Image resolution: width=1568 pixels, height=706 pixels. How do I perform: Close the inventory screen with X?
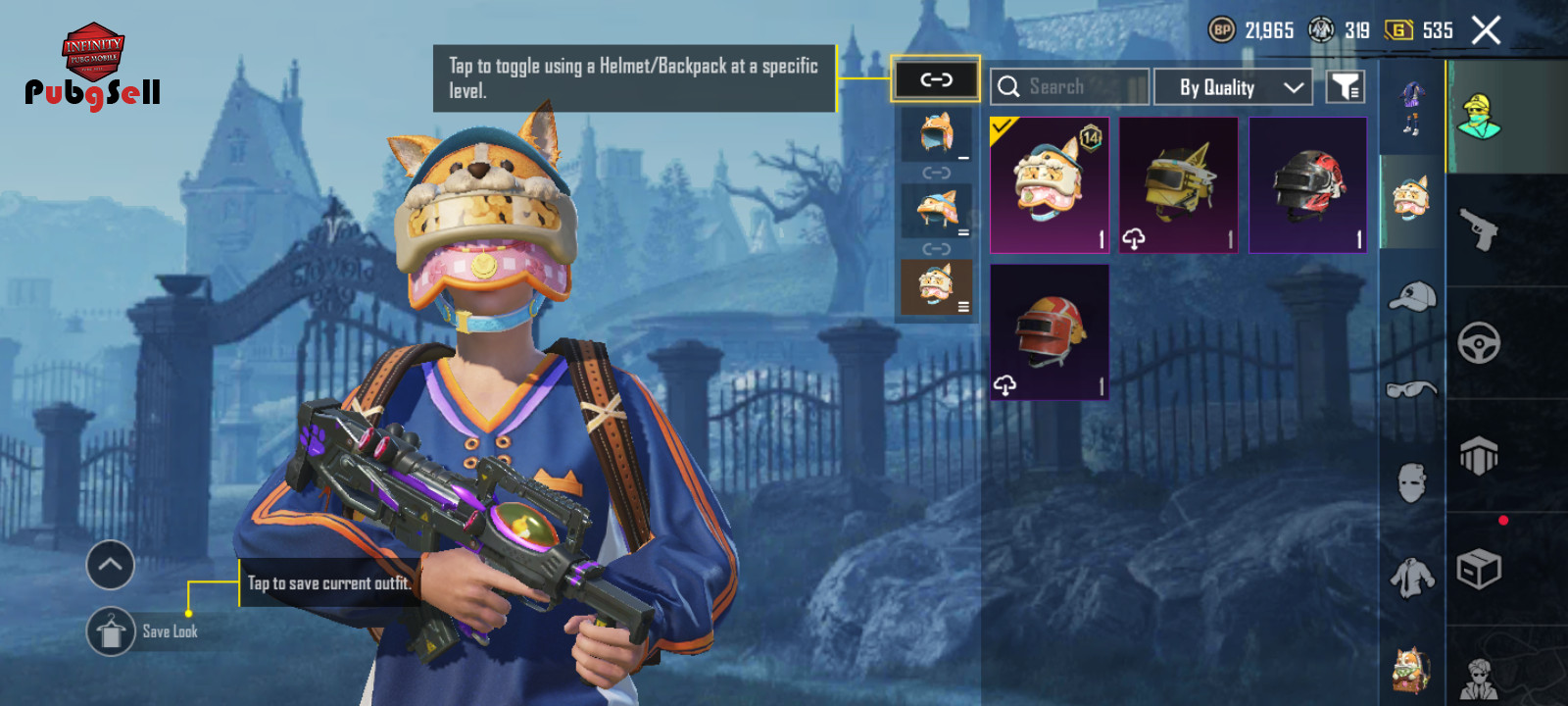[1486, 30]
